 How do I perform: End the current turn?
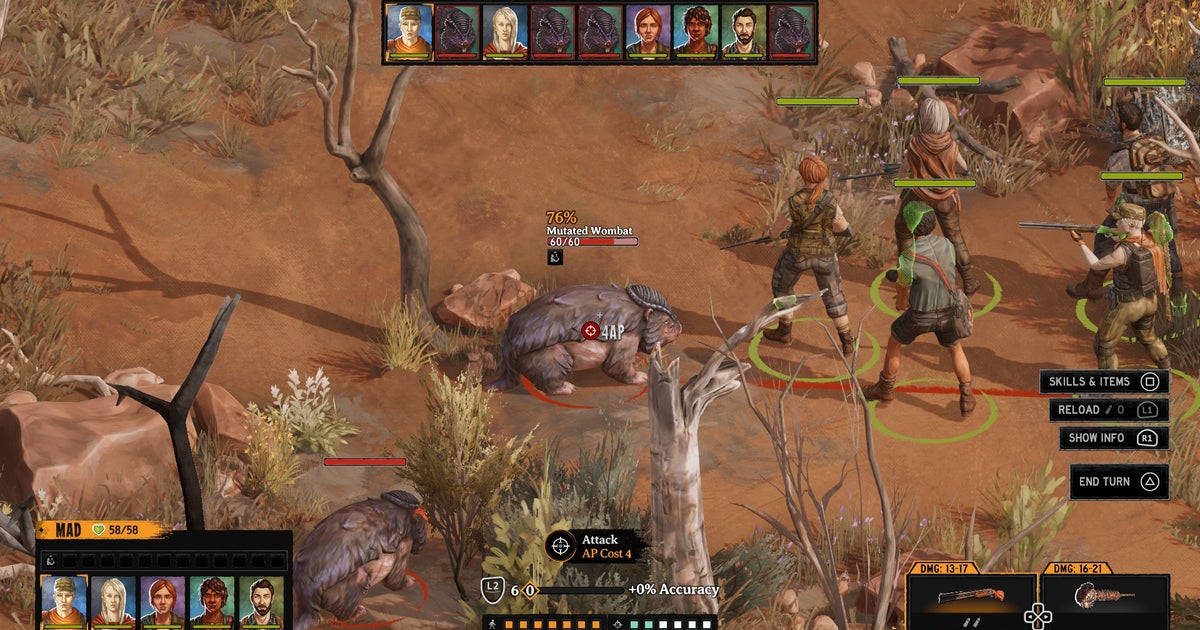(x=1118, y=482)
